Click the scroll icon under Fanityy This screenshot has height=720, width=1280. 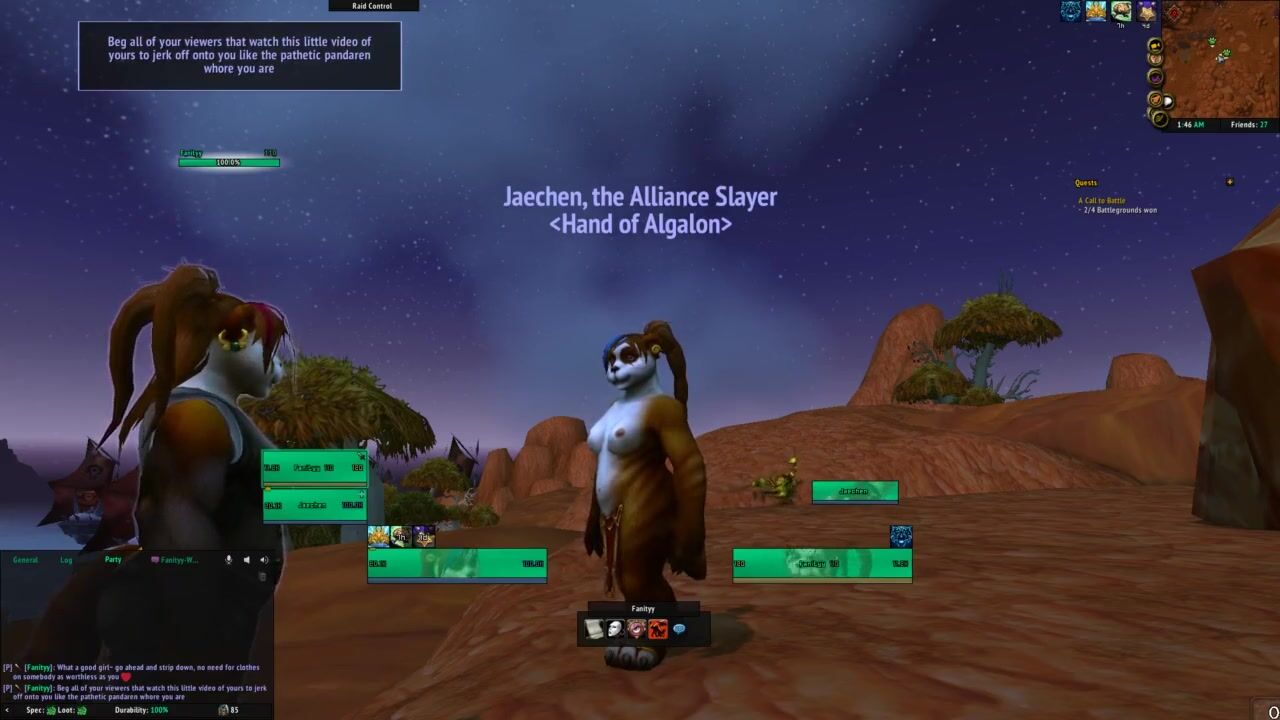[x=594, y=629]
